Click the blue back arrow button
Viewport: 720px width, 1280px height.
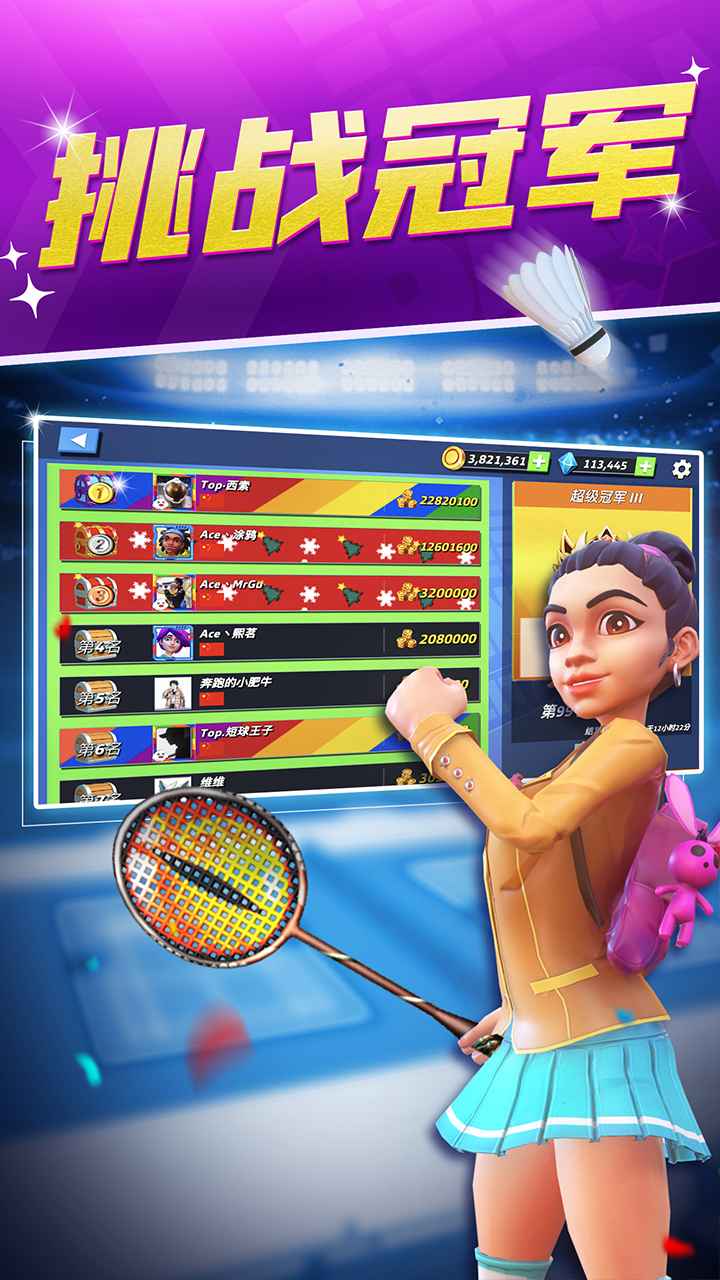tap(80, 440)
